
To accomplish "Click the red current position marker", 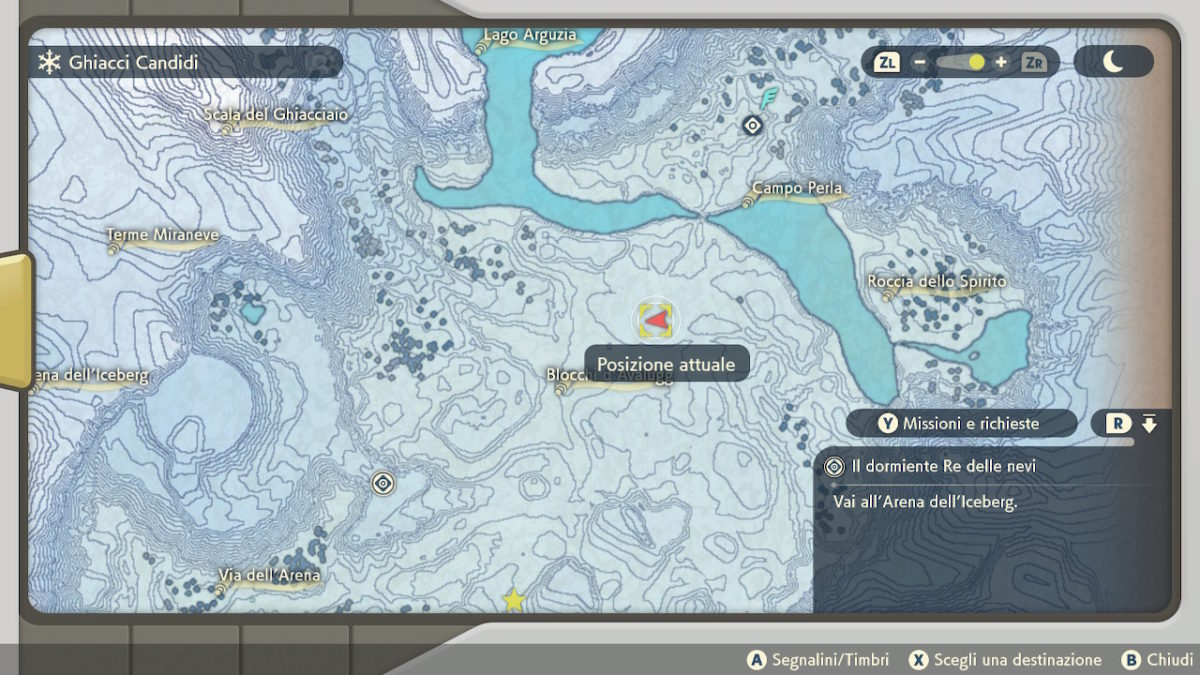I will tap(656, 320).
